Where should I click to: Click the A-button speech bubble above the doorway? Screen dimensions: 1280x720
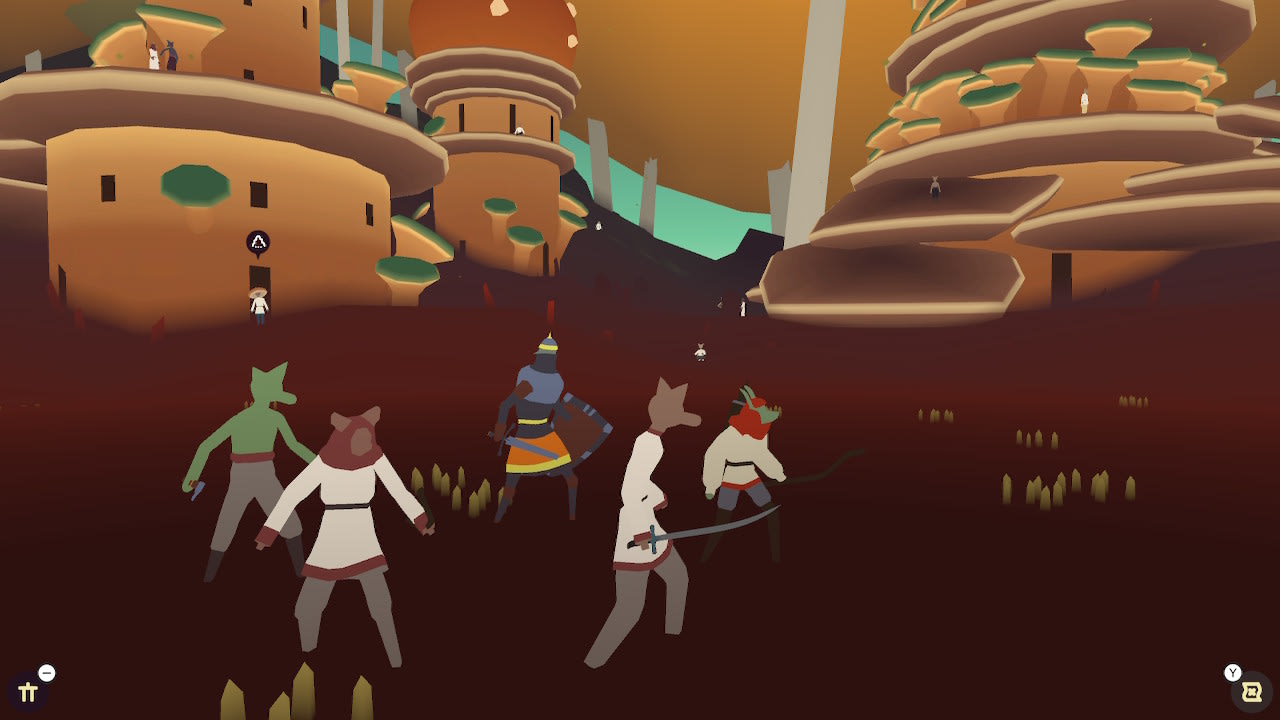[x=259, y=240]
